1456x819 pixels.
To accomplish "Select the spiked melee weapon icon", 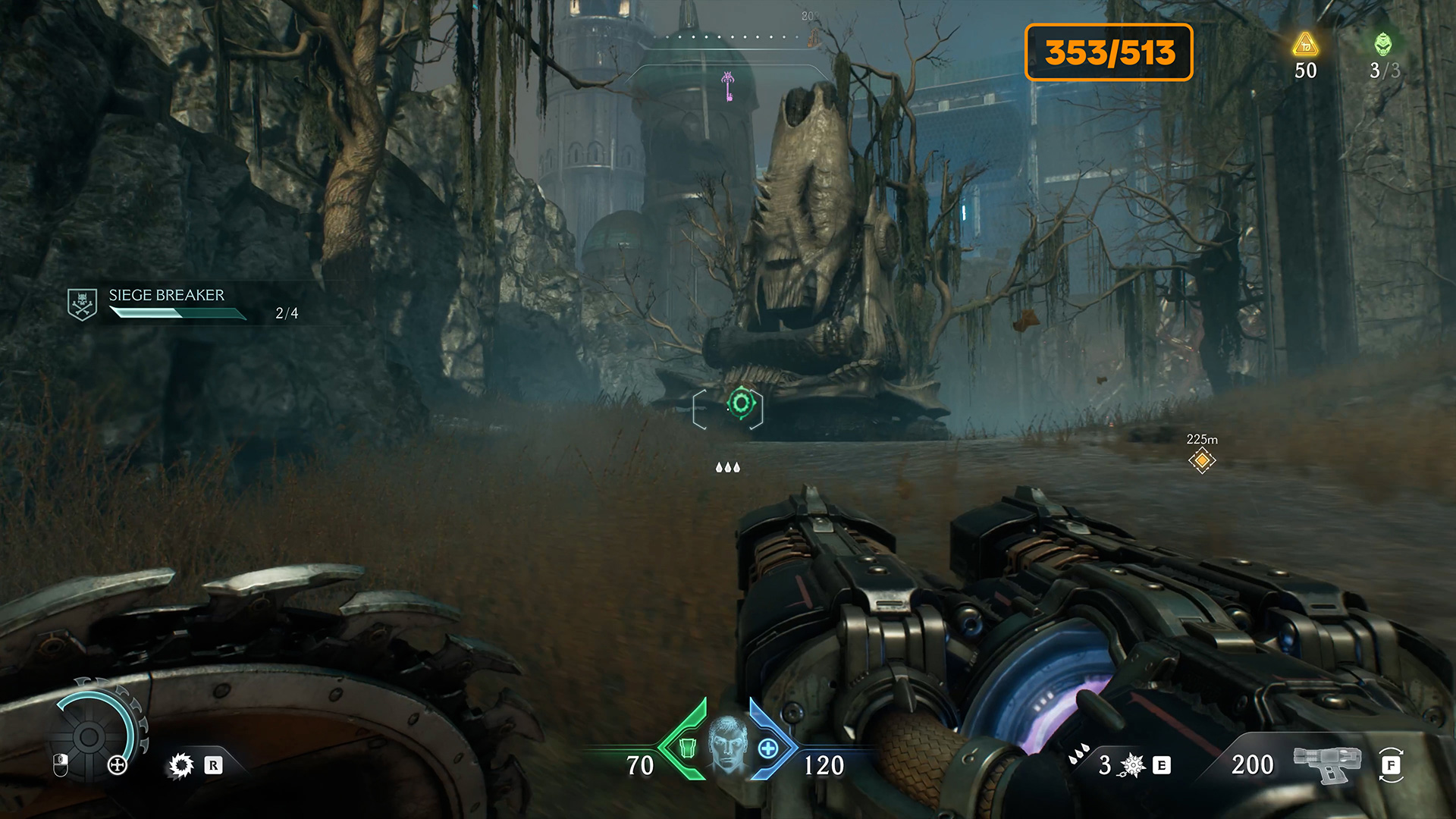I will 1132,765.
